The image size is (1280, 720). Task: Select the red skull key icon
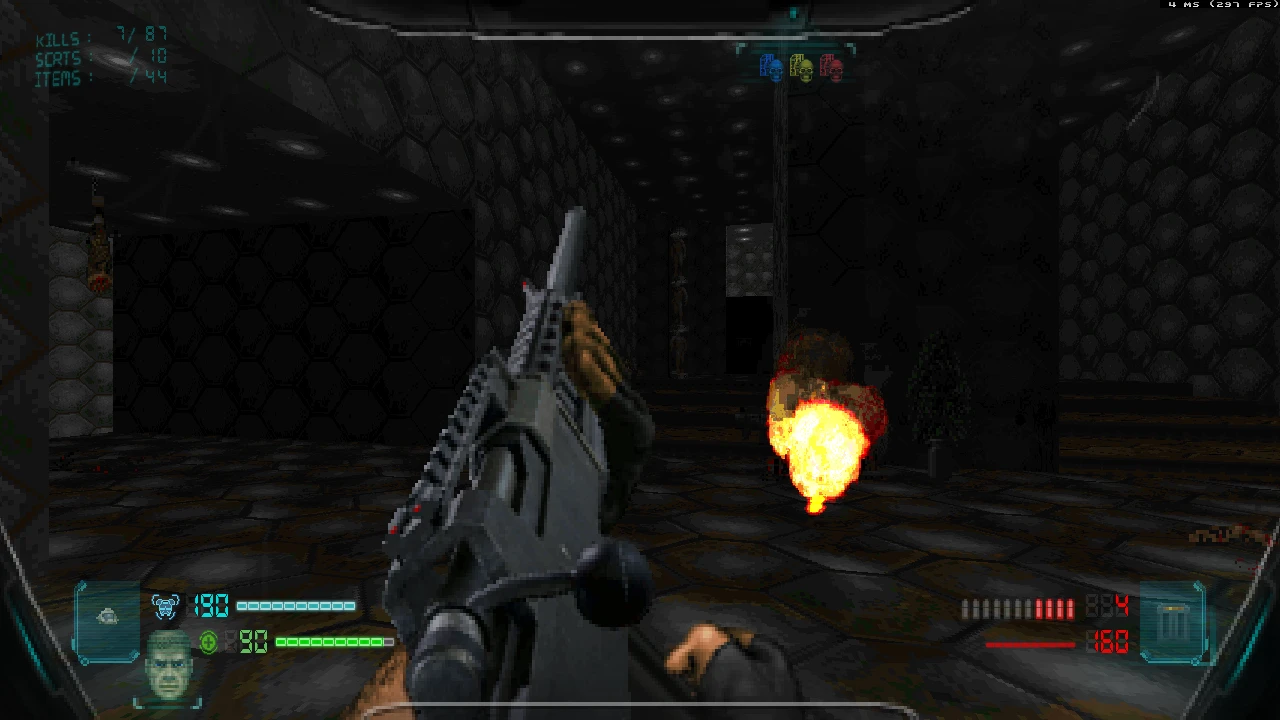pos(829,68)
